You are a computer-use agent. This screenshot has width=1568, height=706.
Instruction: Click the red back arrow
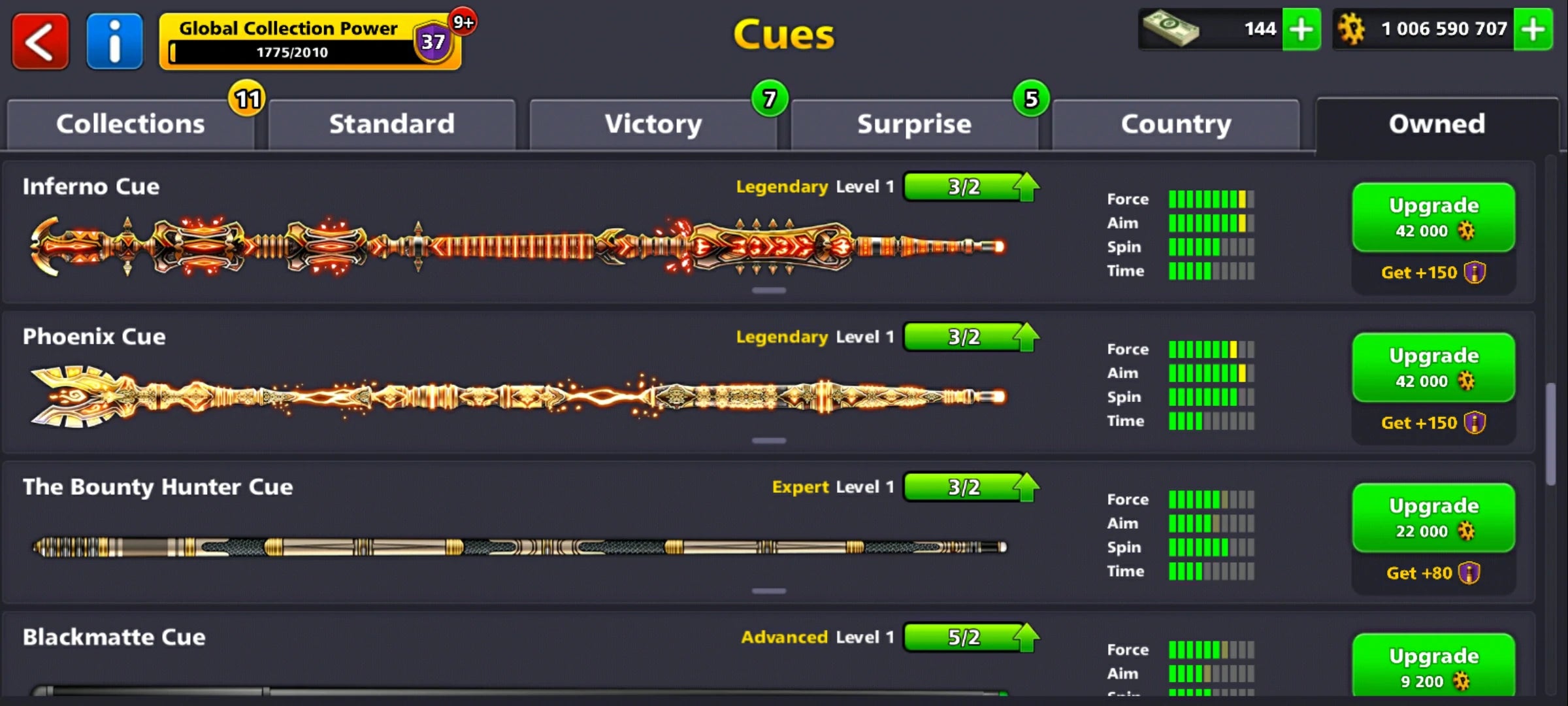(x=39, y=41)
